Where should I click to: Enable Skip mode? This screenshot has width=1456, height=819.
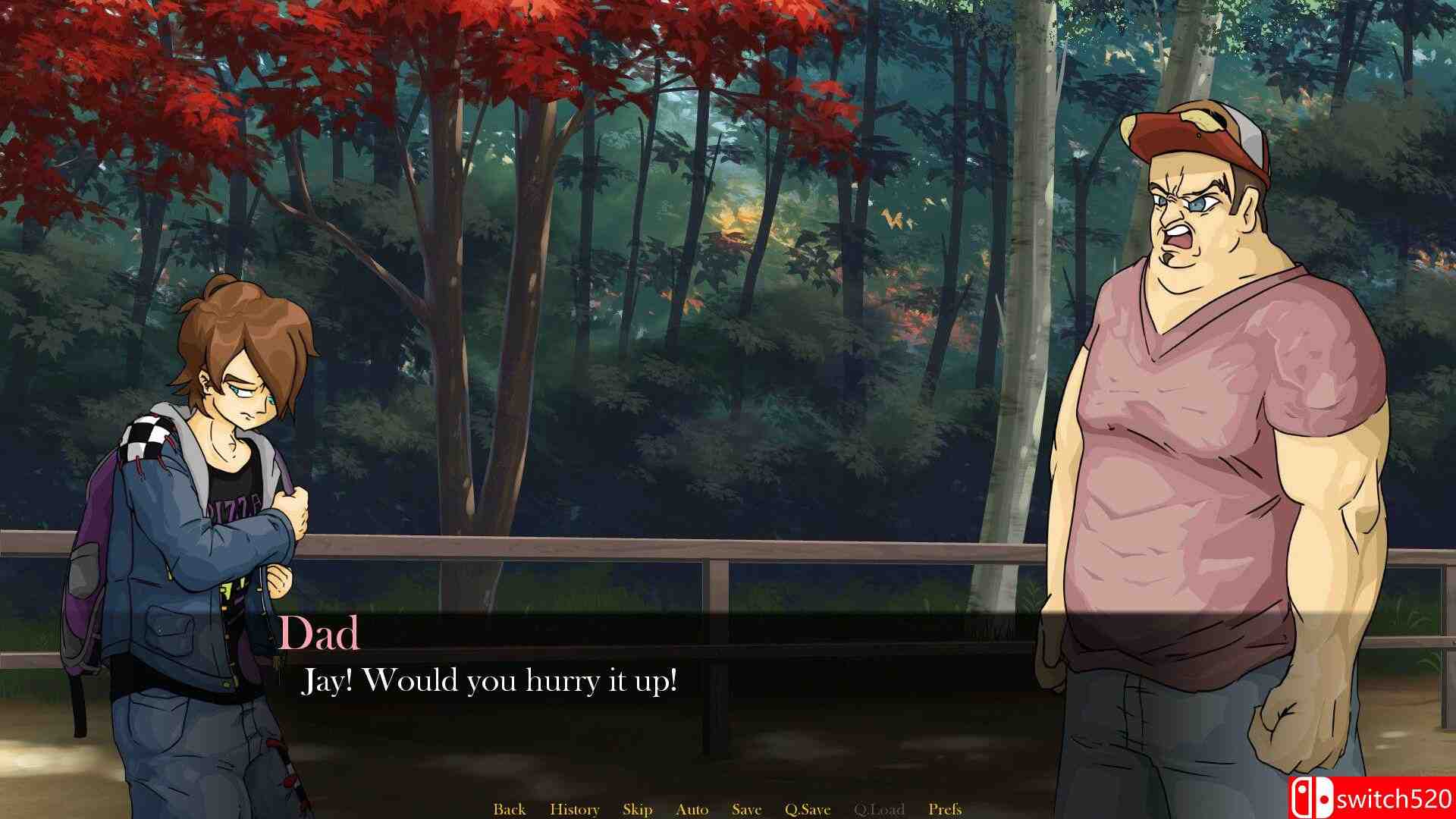coord(637,808)
